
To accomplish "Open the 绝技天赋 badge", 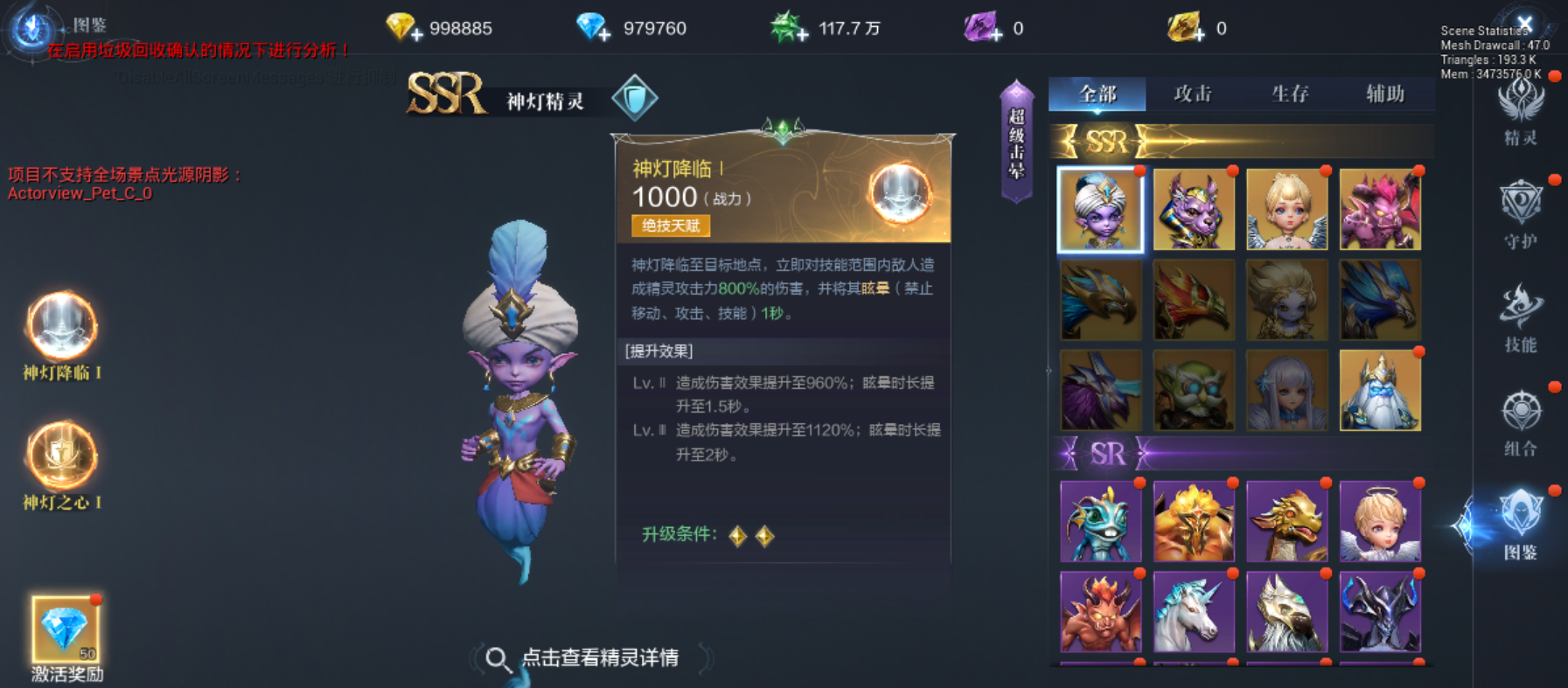I will [672, 226].
